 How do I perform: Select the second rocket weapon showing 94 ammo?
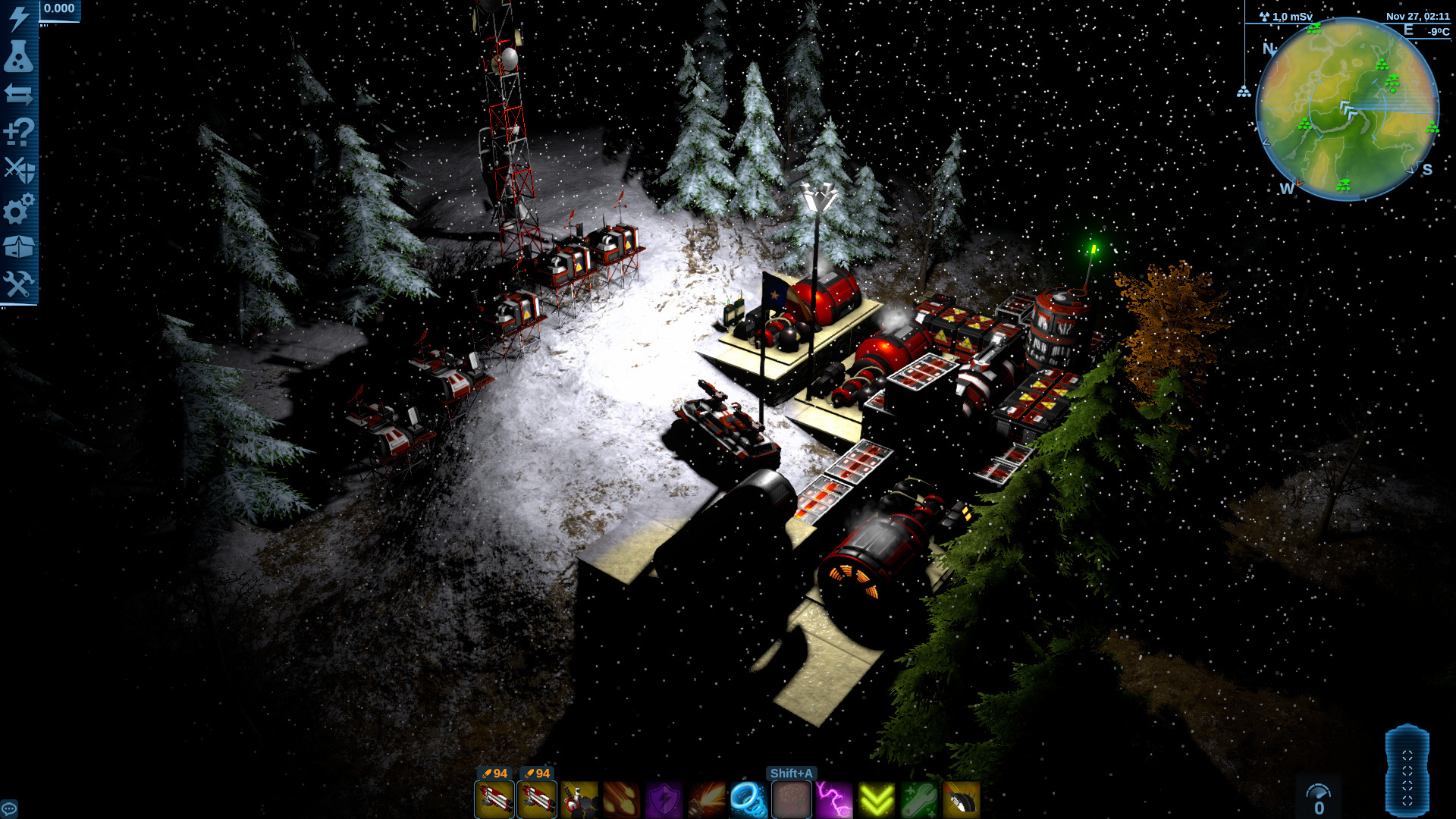pyautogui.click(x=537, y=800)
